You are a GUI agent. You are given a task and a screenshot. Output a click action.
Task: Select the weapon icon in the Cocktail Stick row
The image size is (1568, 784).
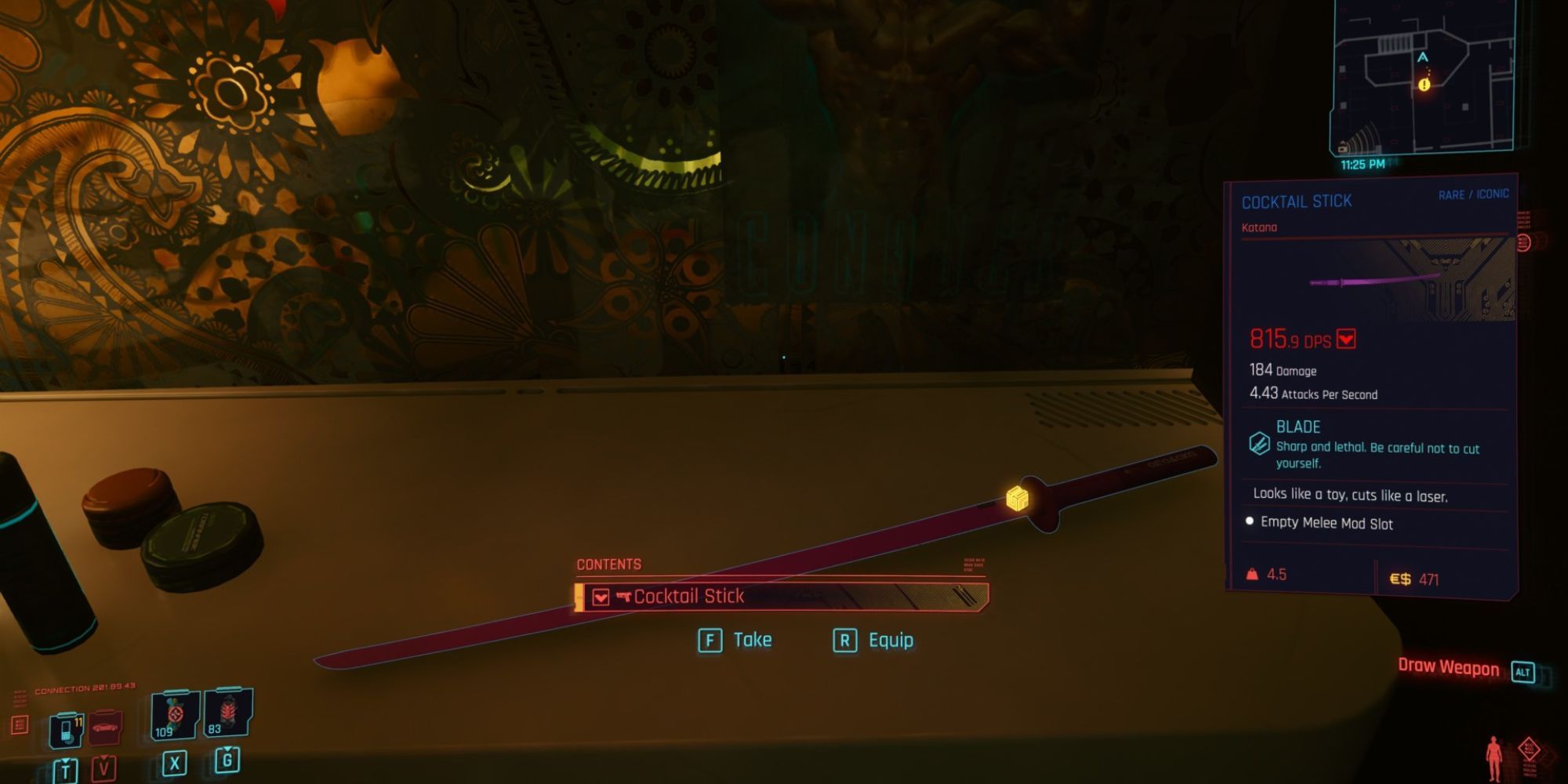click(x=624, y=597)
